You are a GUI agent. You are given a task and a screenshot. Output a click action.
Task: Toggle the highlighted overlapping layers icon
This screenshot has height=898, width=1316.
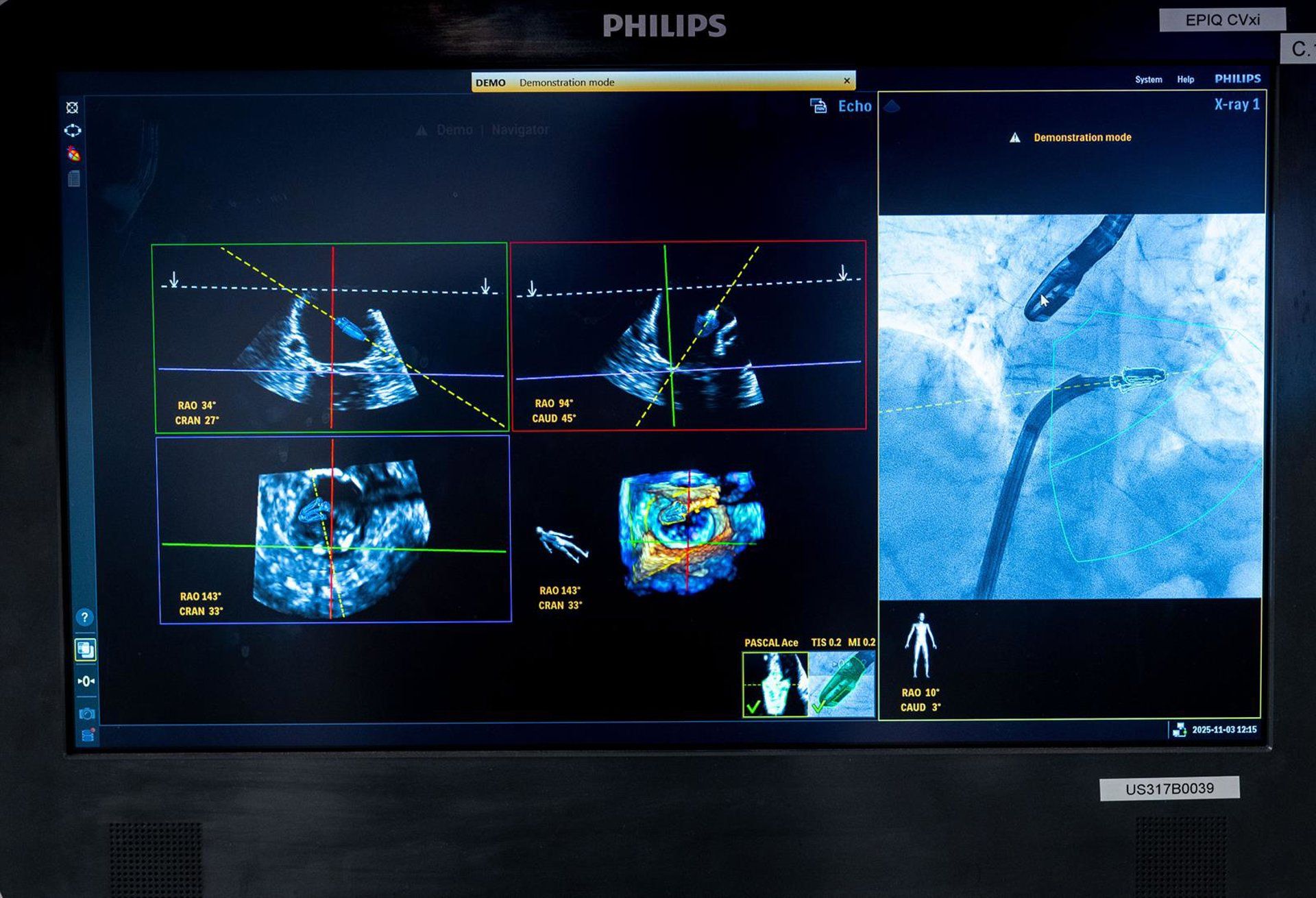pos(85,649)
